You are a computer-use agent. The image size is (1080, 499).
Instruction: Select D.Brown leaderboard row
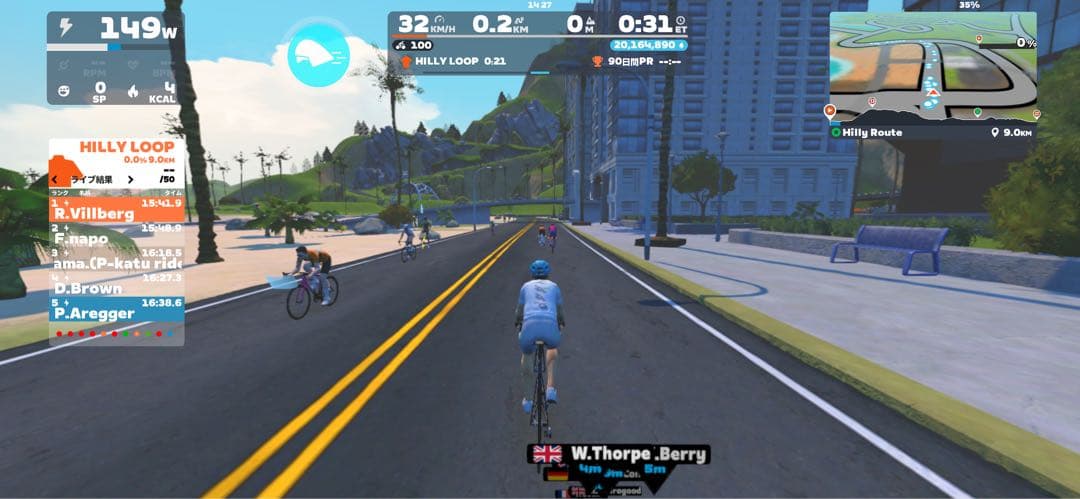tap(116, 285)
